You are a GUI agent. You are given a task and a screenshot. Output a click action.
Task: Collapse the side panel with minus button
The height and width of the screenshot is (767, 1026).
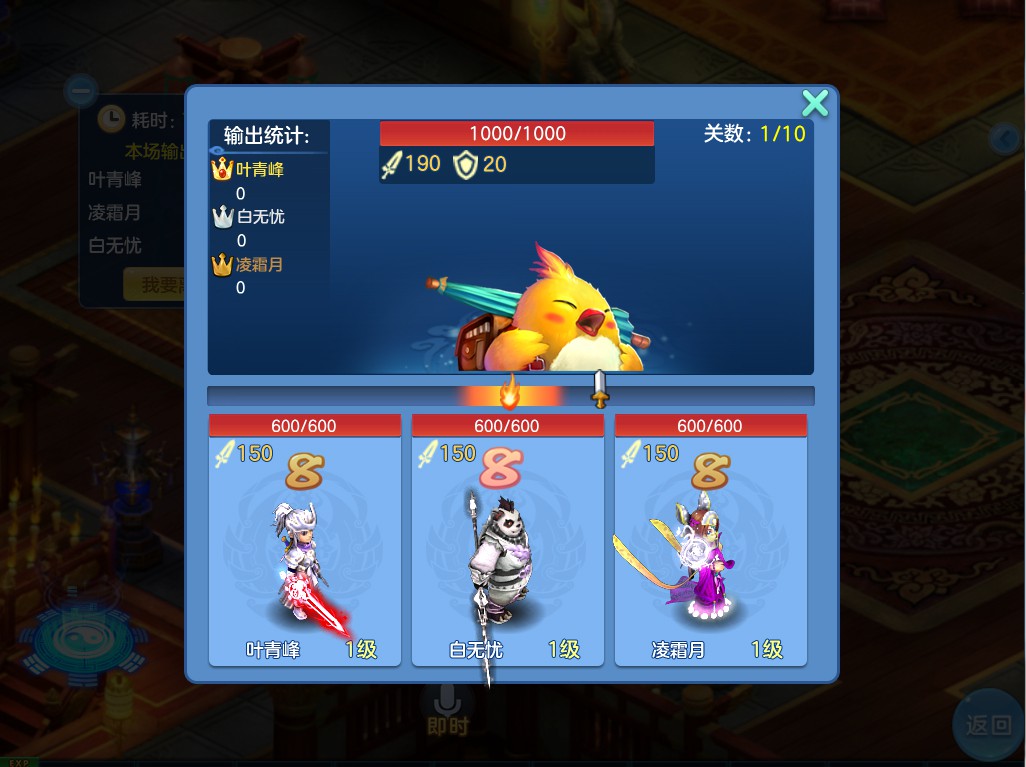(x=81, y=92)
